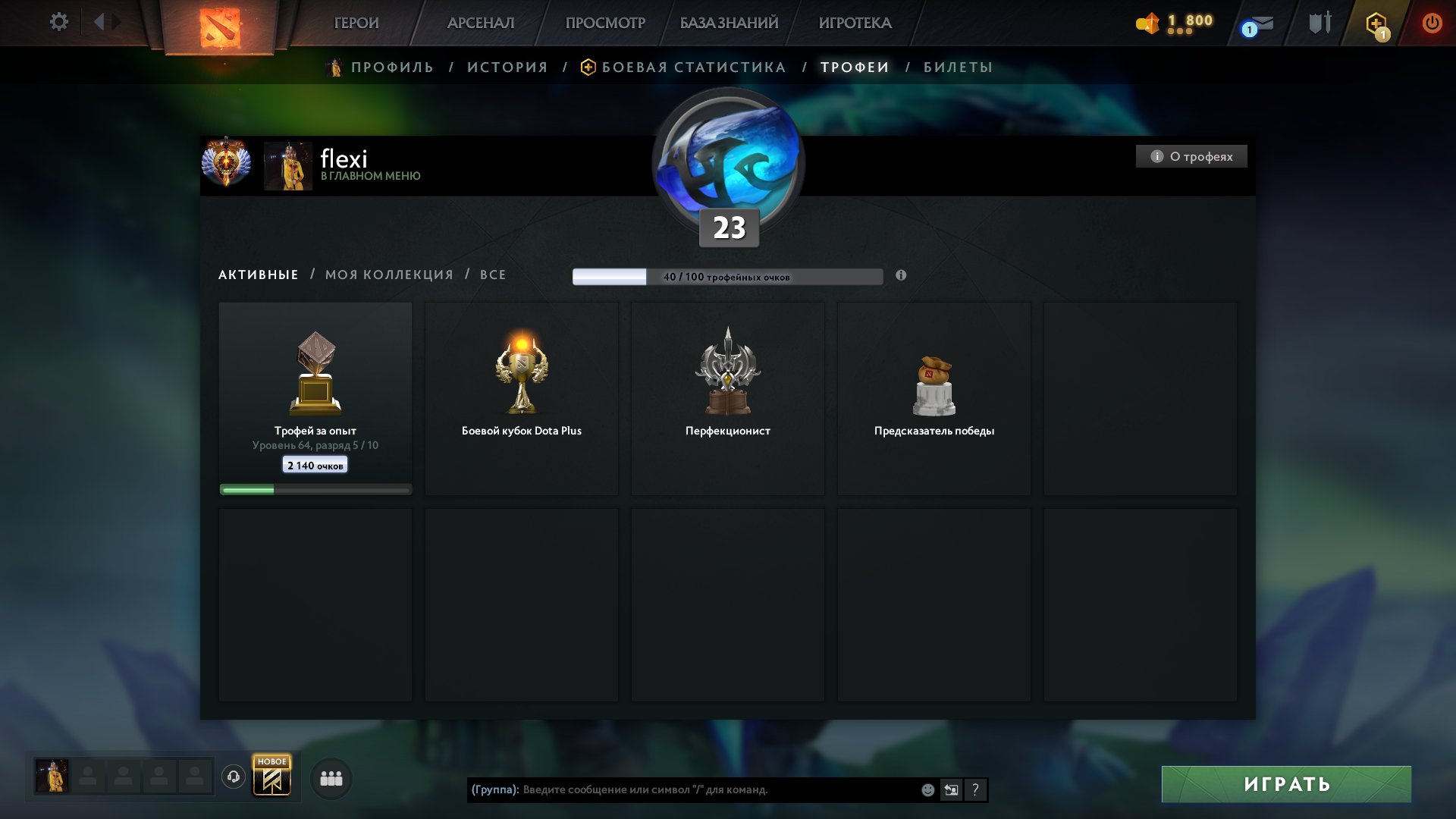Open the История tab
Viewport: 1456px width, 819px height.
(x=507, y=67)
